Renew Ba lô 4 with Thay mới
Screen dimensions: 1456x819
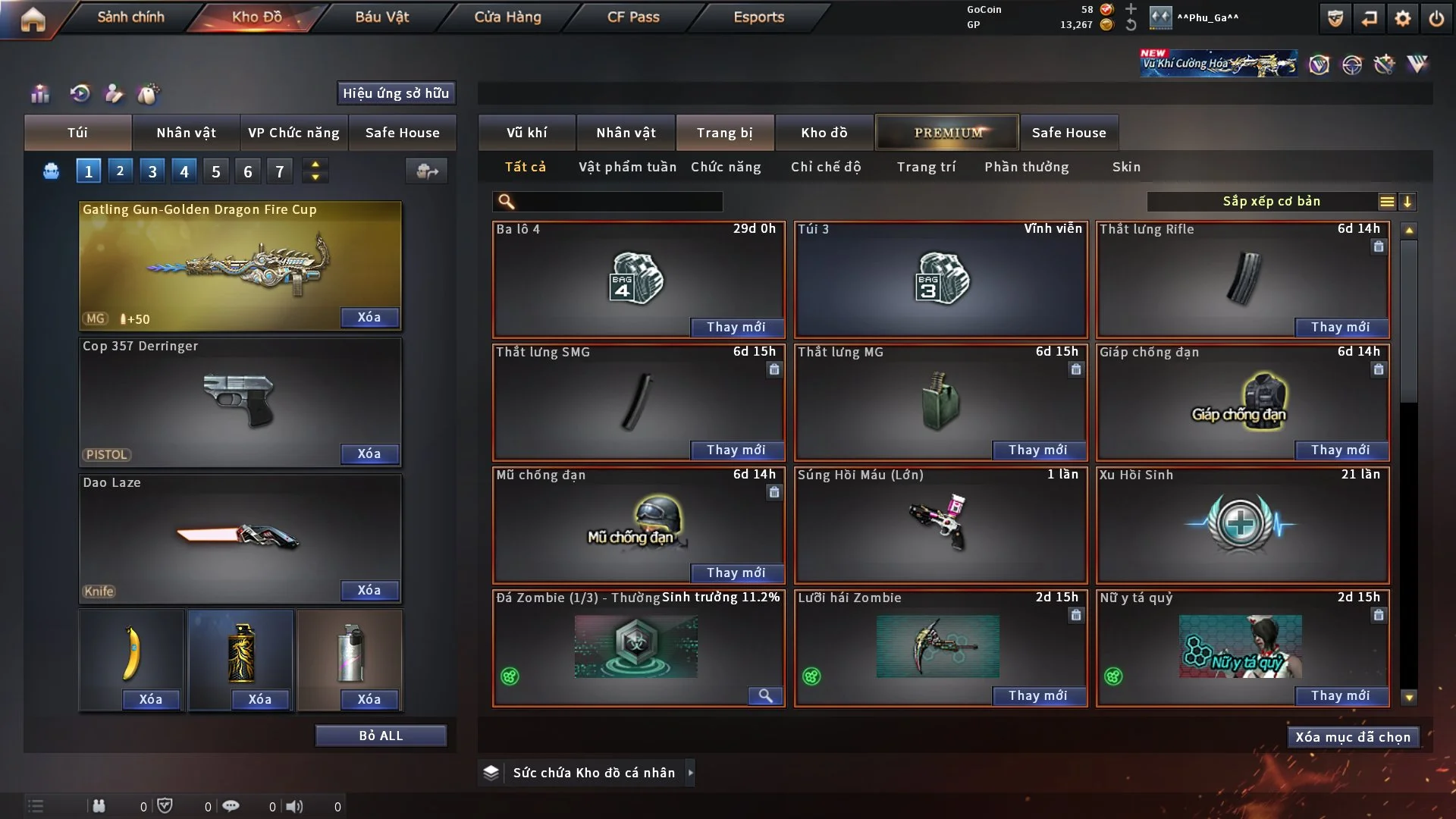[736, 327]
